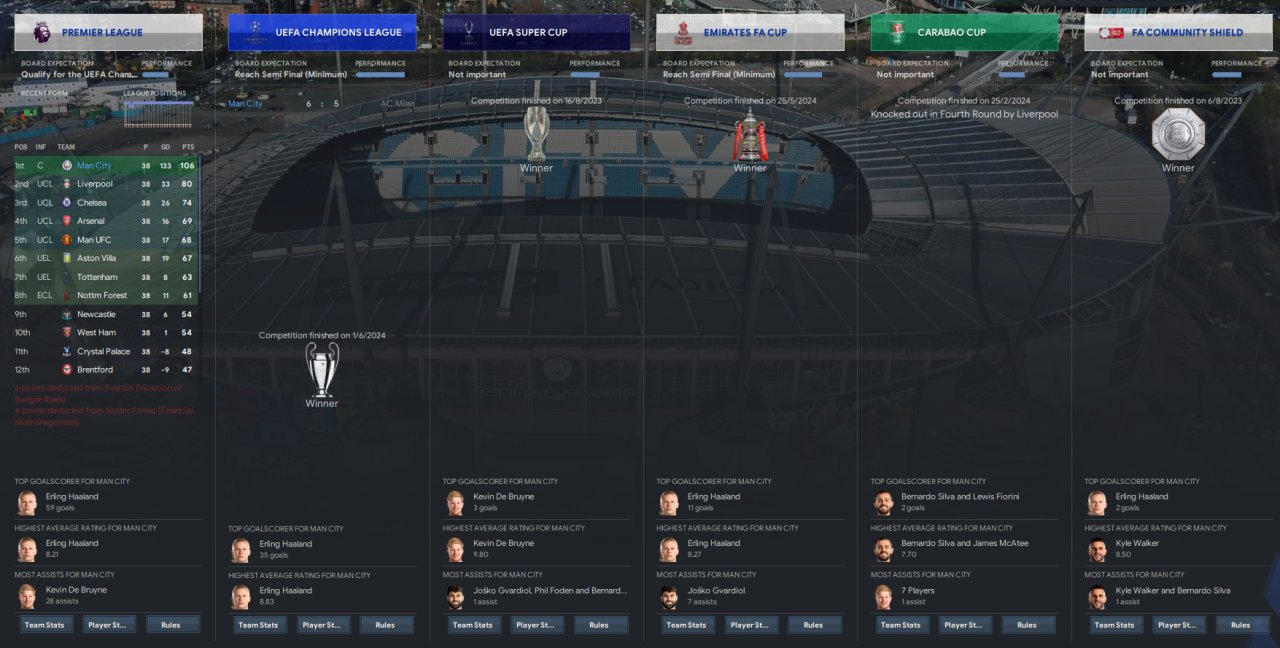The height and width of the screenshot is (648, 1280).
Task: Open Player Stats under Carabao Cup
Action: [x=965, y=625]
